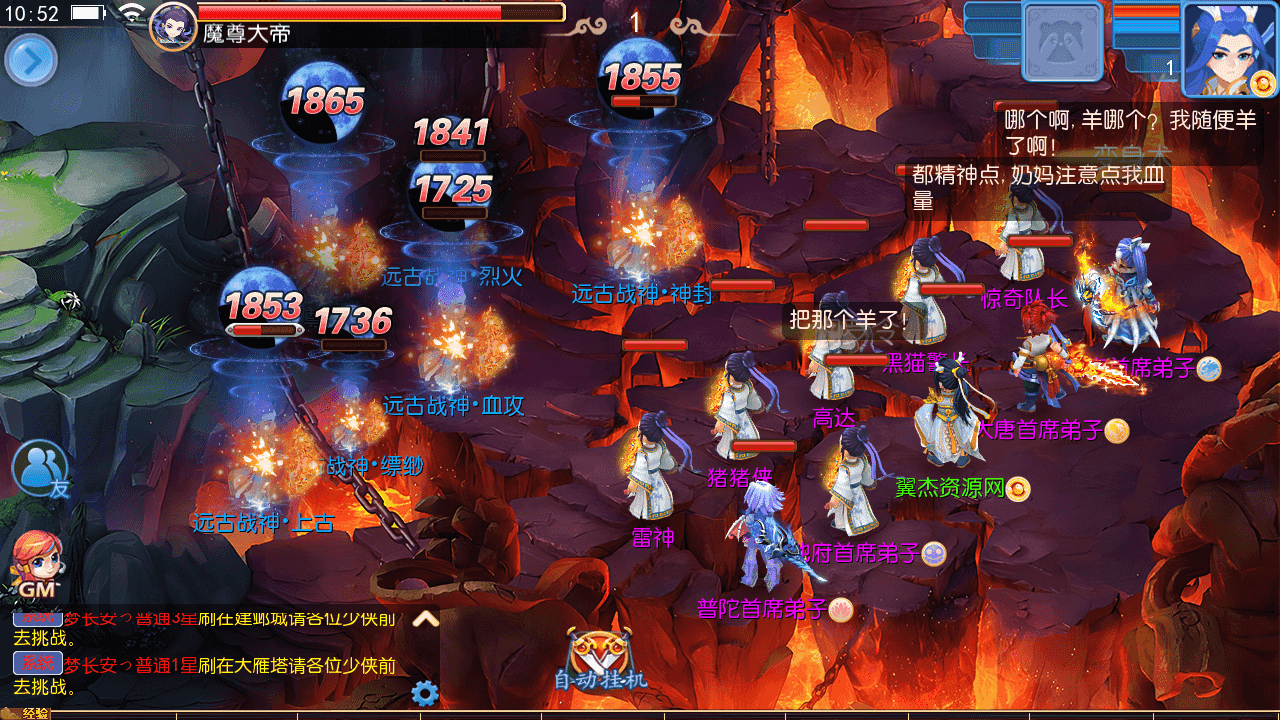Viewport: 1280px width, 720px height.
Task: Open the friends list icon
Action: pos(40,469)
